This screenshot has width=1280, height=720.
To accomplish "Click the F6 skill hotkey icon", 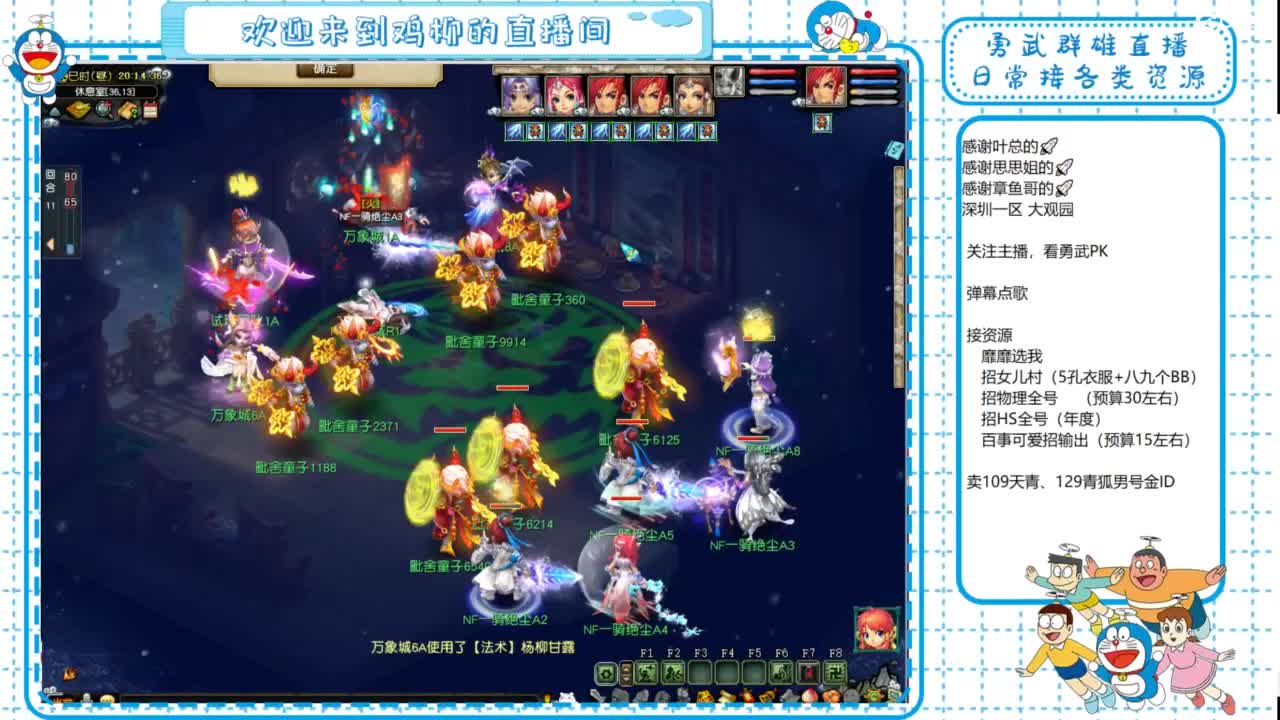I will 779,672.
